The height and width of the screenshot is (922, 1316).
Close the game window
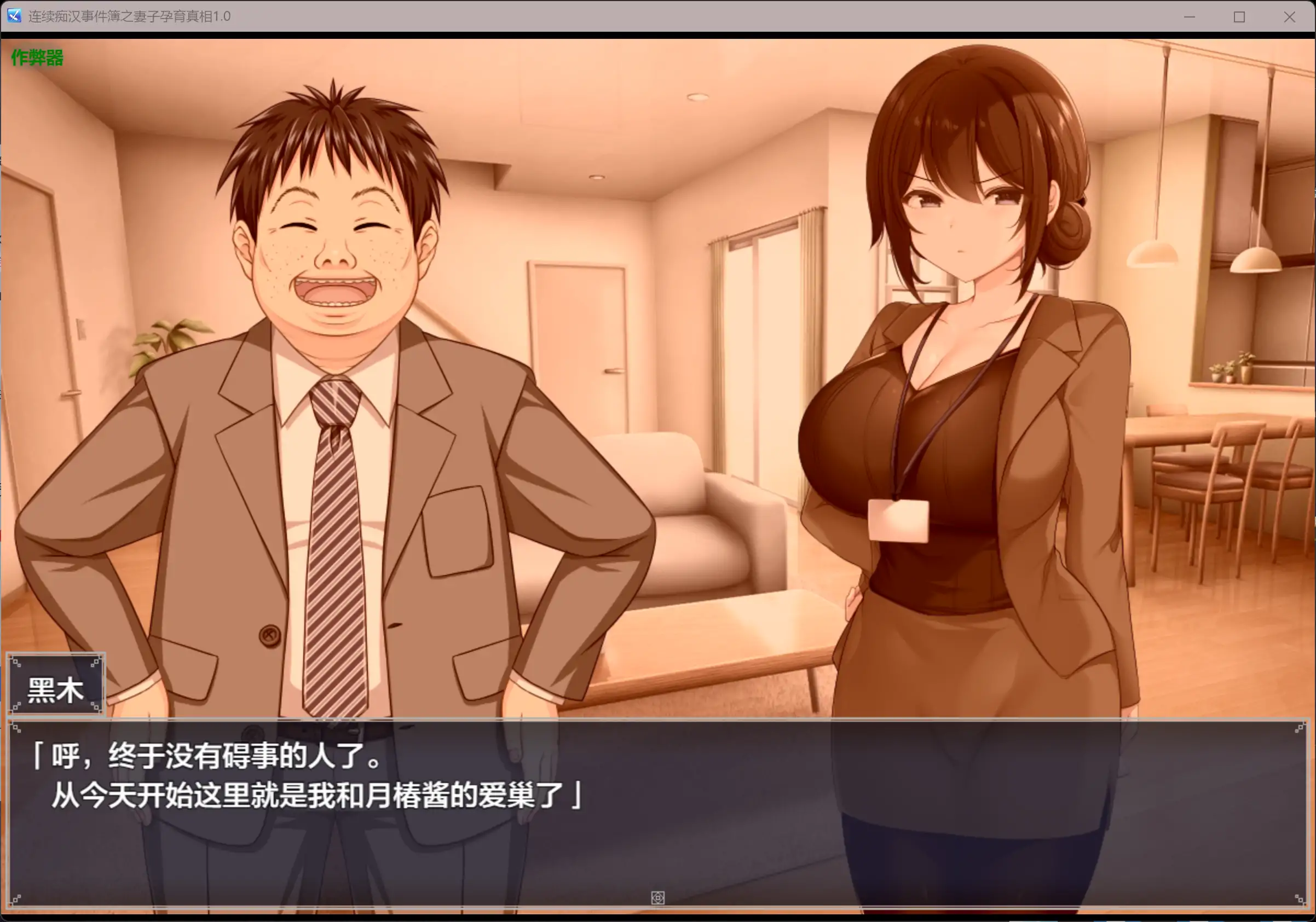pyautogui.click(x=1290, y=16)
